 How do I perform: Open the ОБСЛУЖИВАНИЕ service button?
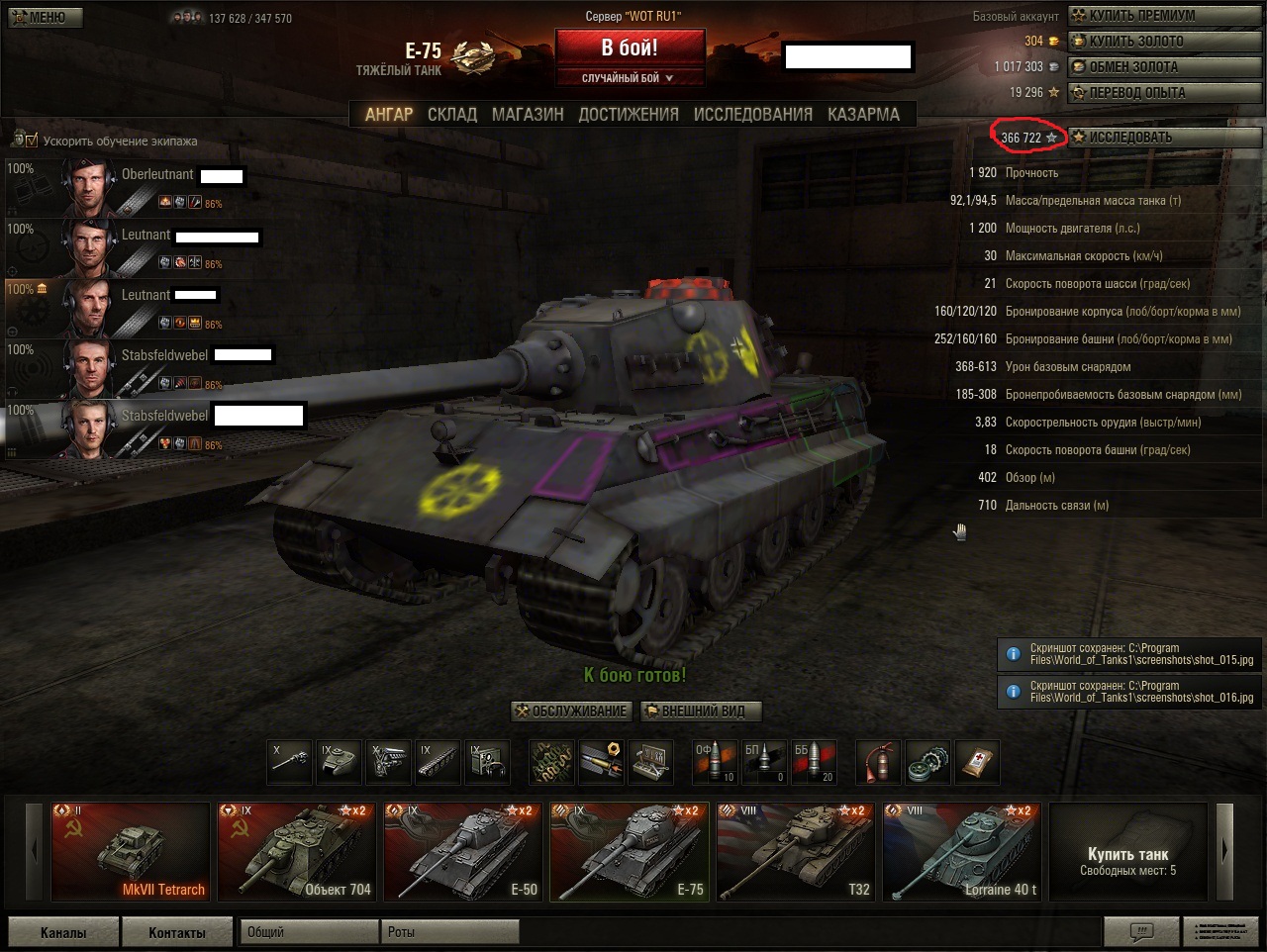pos(572,712)
